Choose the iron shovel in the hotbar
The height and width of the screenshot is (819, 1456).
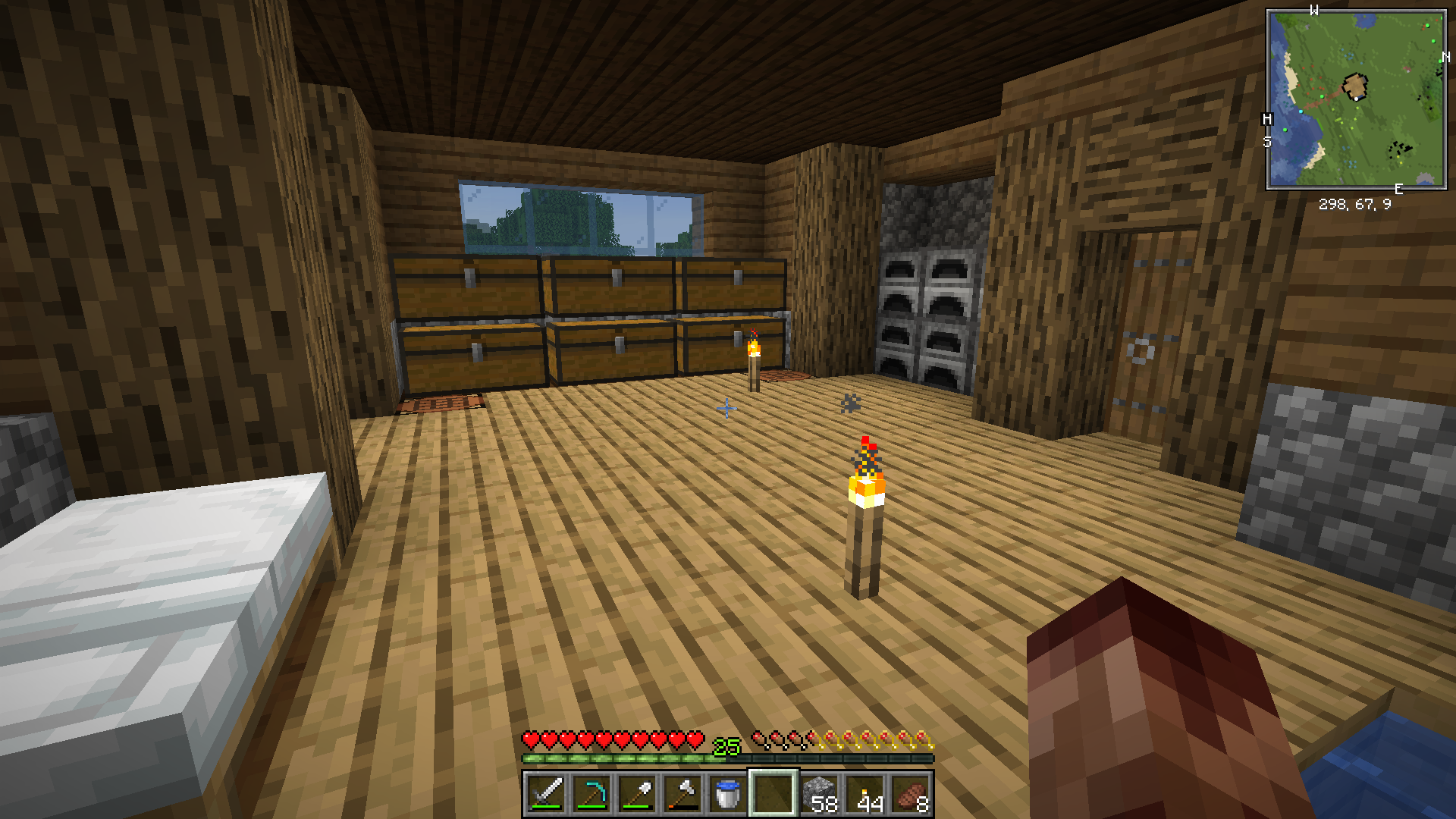[x=637, y=793]
